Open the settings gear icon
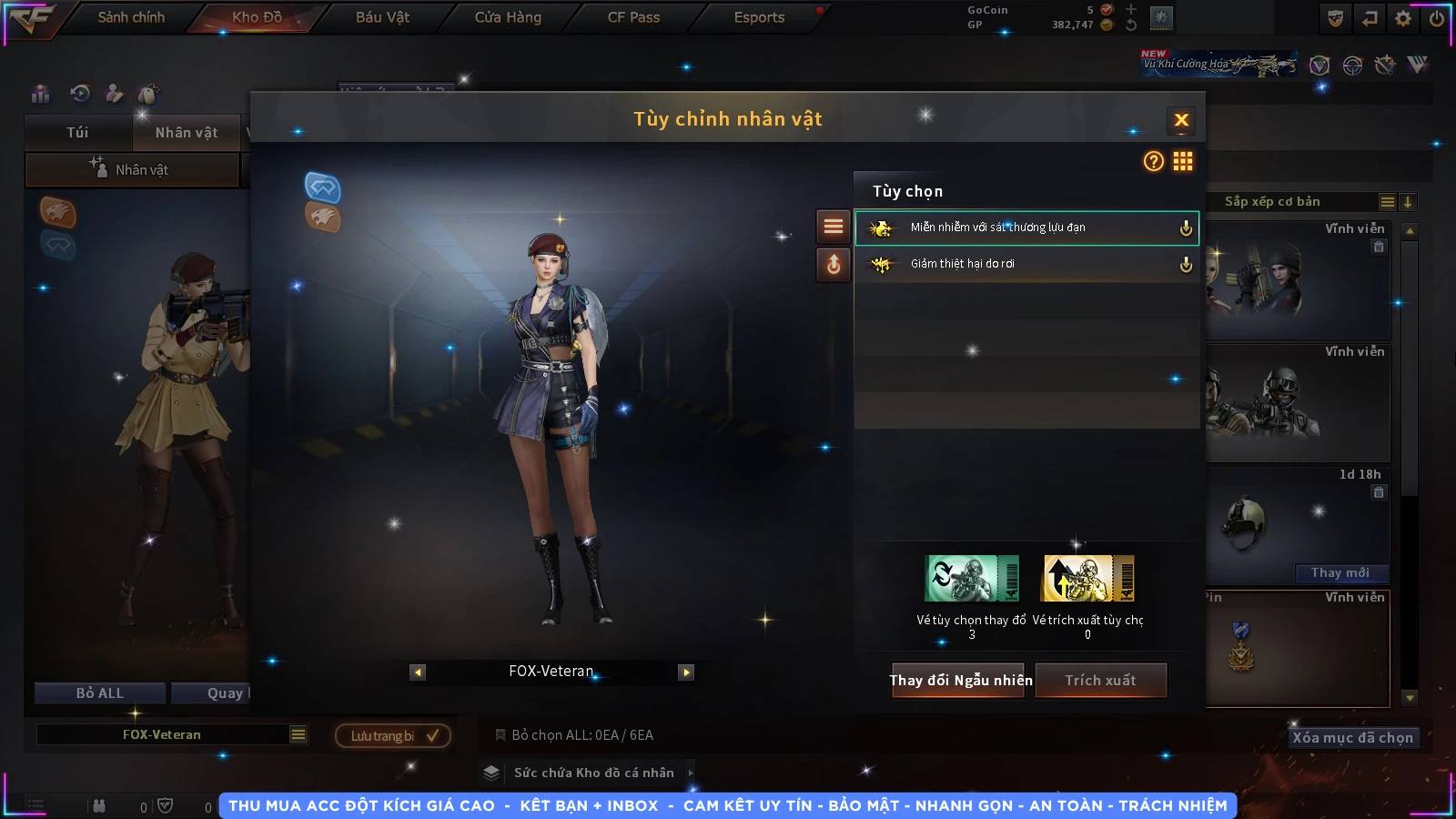Screen dimensions: 1456x819 pos(1403,18)
